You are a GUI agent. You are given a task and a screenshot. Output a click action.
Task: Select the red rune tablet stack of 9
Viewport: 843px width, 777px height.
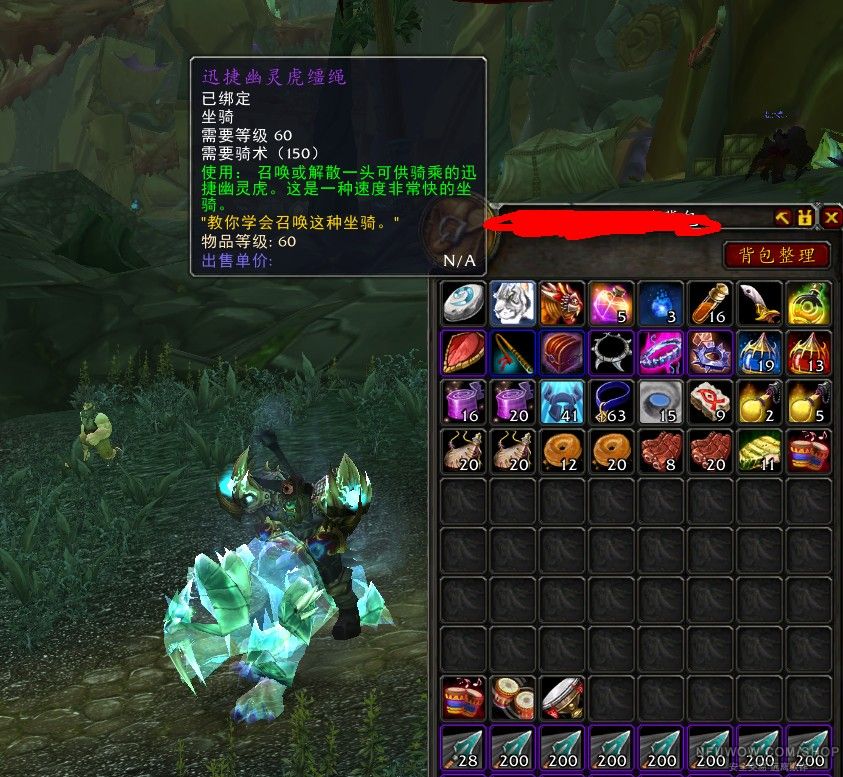coord(710,402)
